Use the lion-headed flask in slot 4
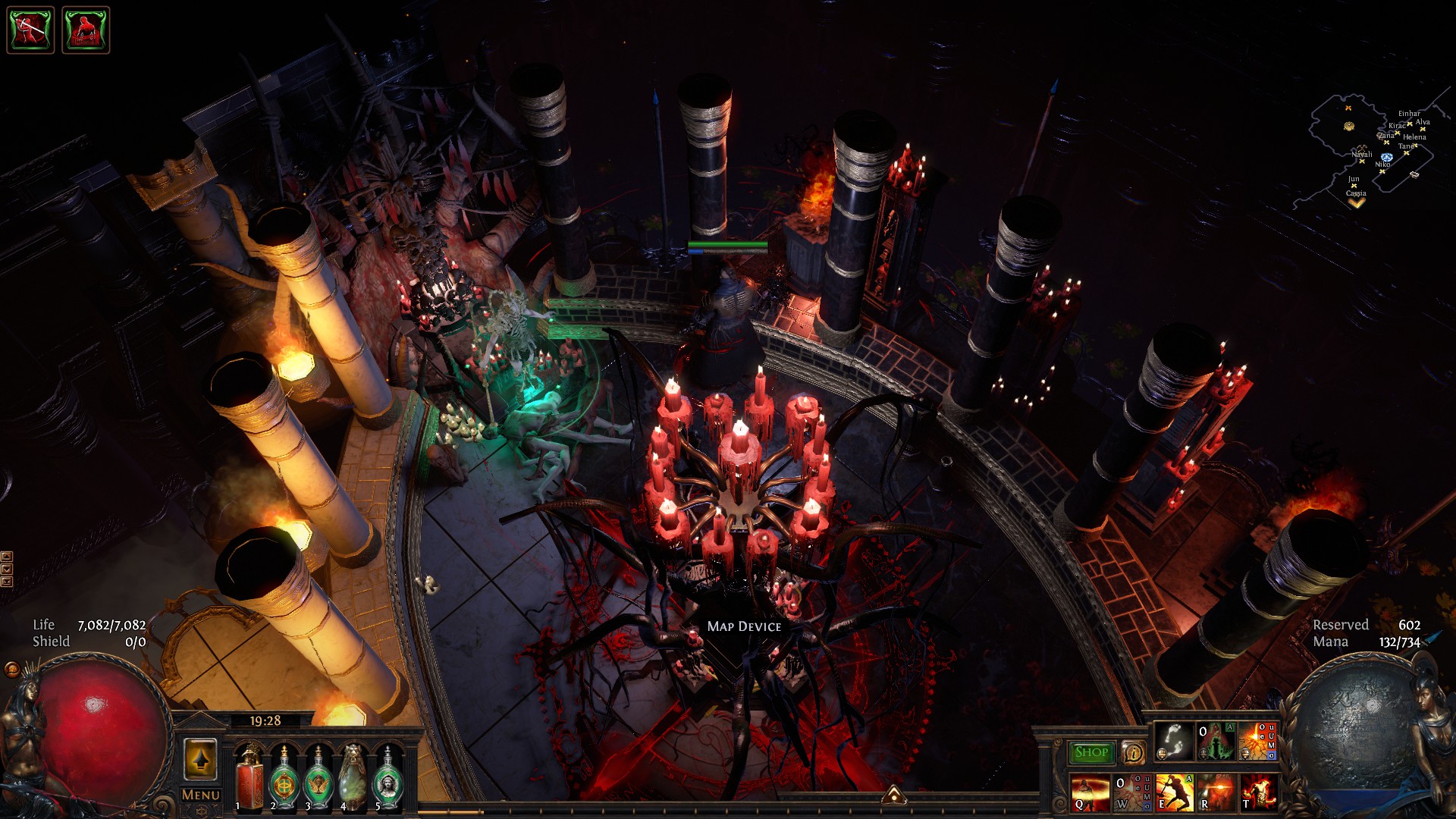This screenshot has height=819, width=1456. tap(353, 777)
